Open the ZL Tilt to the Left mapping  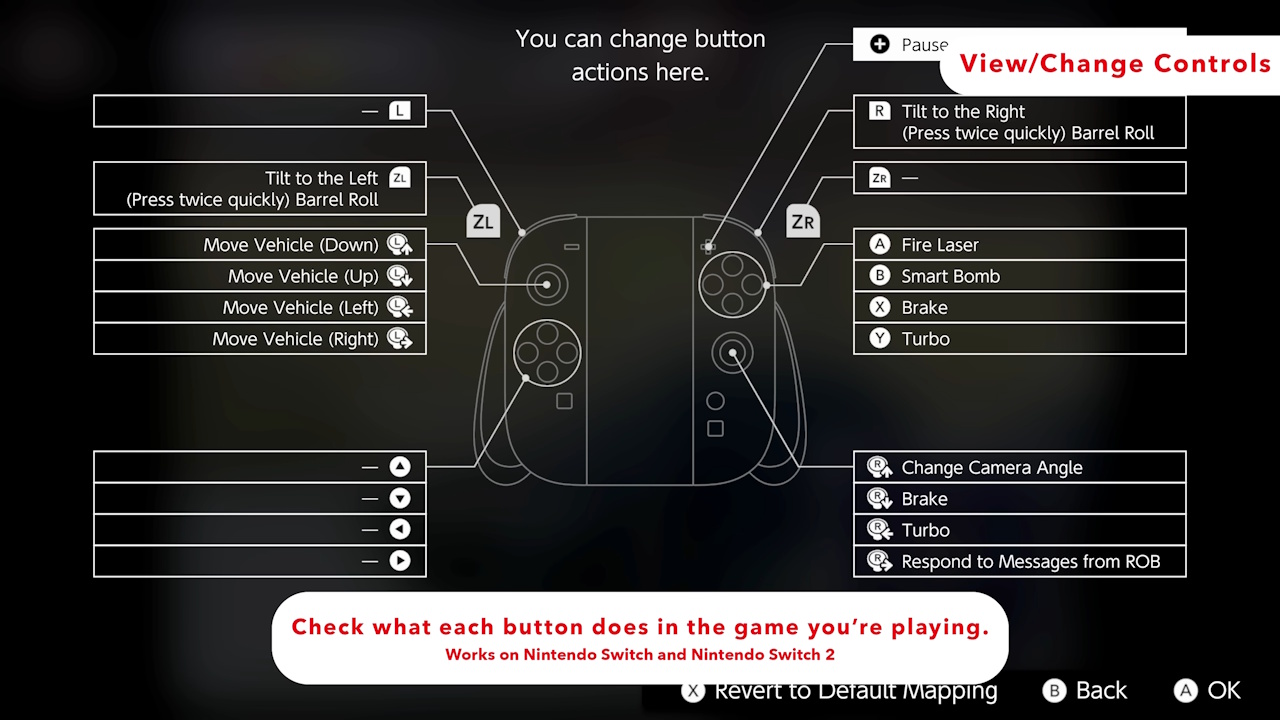[x=259, y=188]
